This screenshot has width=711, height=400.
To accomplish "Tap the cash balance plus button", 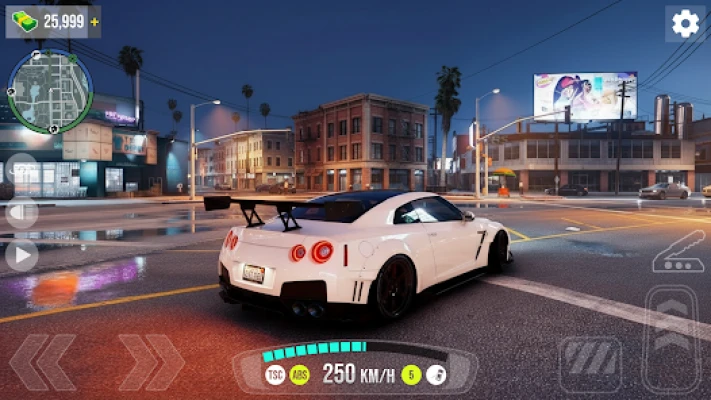I will click(x=94, y=21).
